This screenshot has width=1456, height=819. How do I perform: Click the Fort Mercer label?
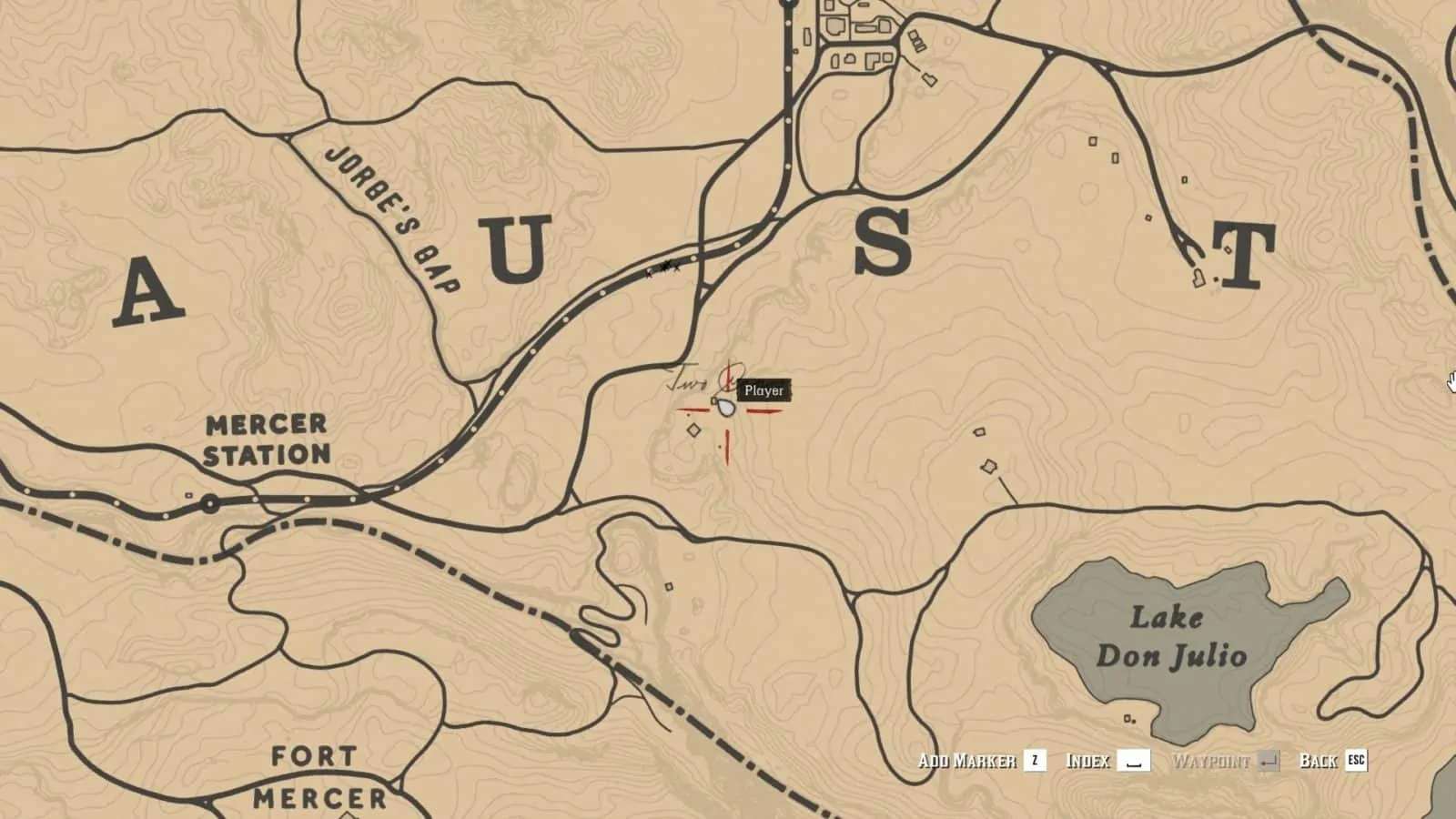click(x=314, y=776)
